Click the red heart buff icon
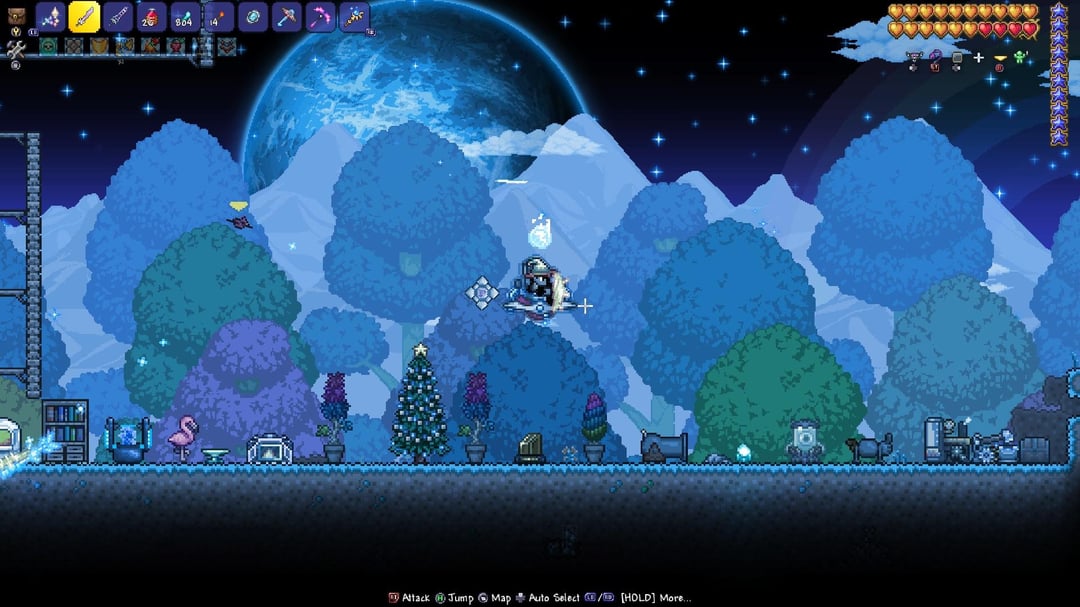 point(176,45)
